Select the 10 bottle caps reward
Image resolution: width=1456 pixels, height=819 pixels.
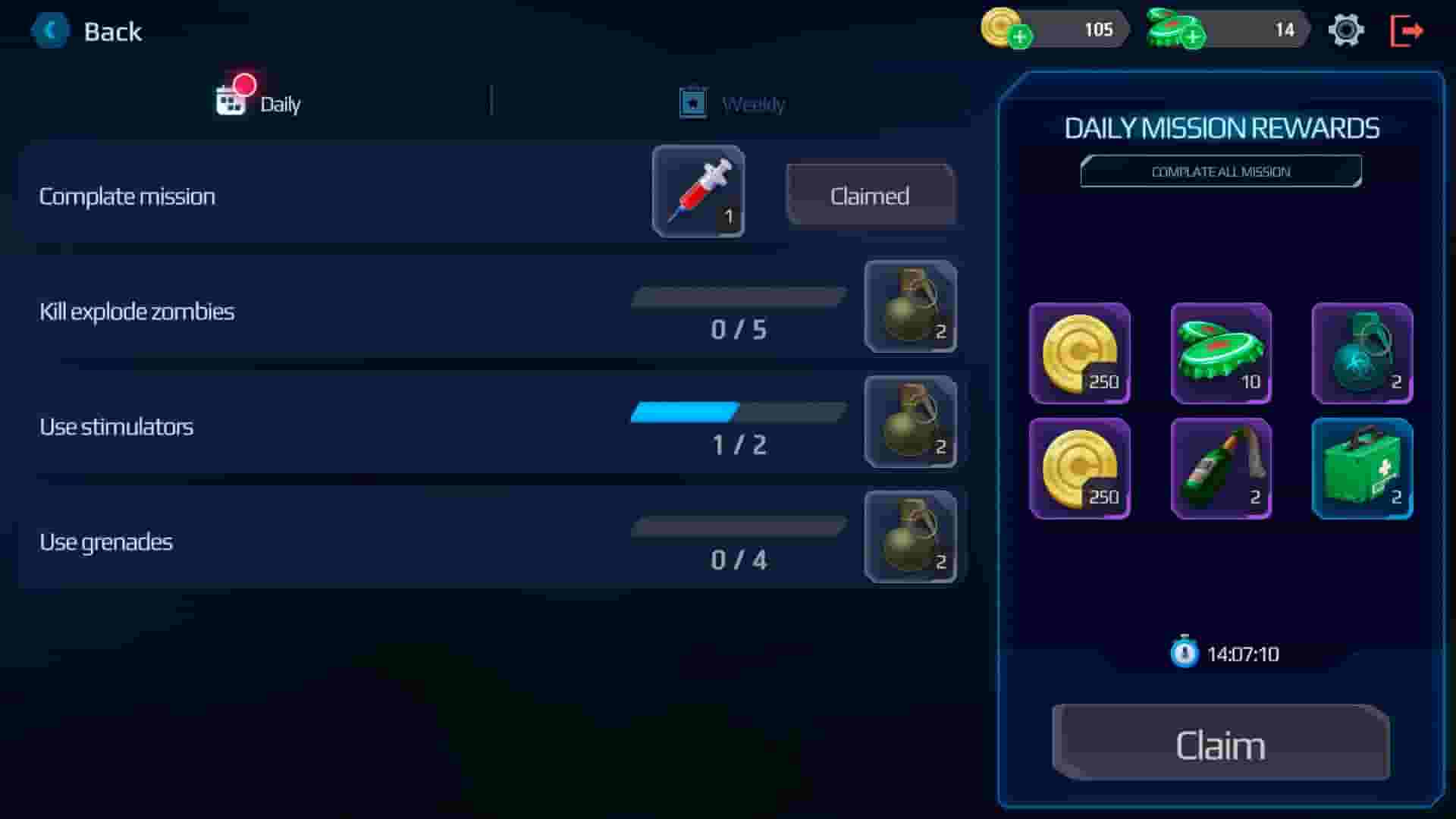(1221, 353)
